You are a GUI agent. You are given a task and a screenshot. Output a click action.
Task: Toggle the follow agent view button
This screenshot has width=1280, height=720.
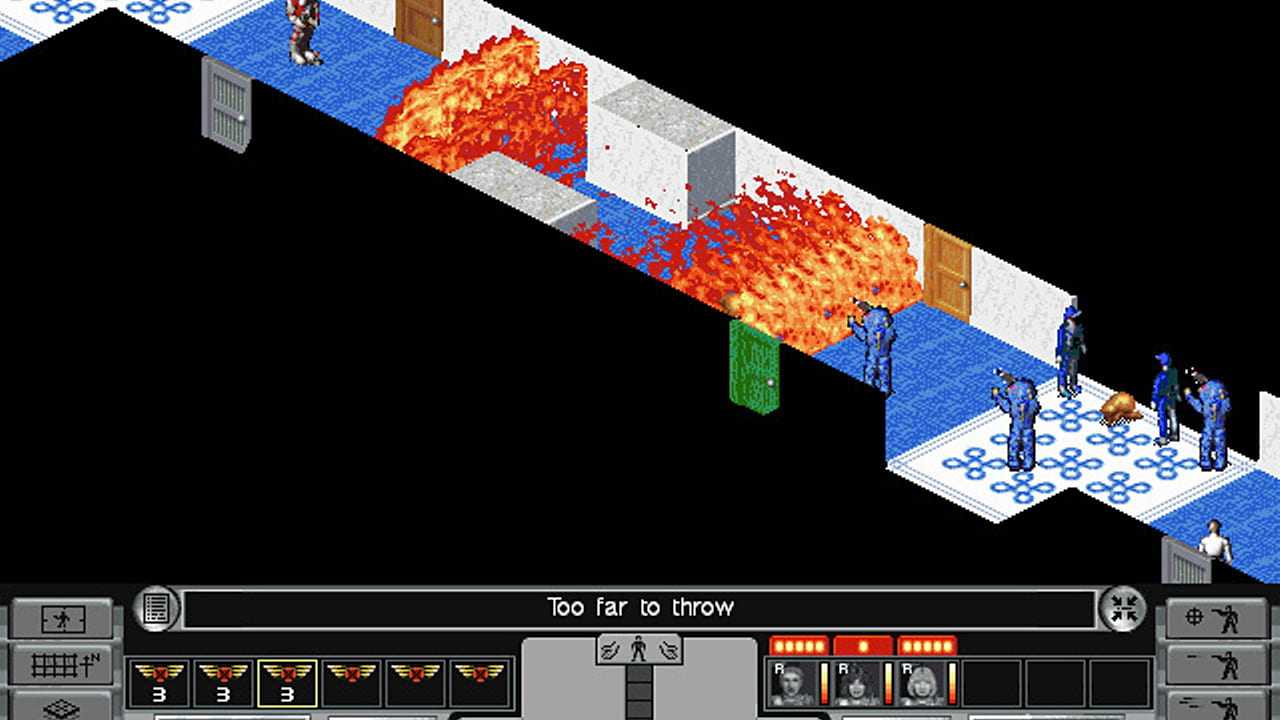(62, 620)
